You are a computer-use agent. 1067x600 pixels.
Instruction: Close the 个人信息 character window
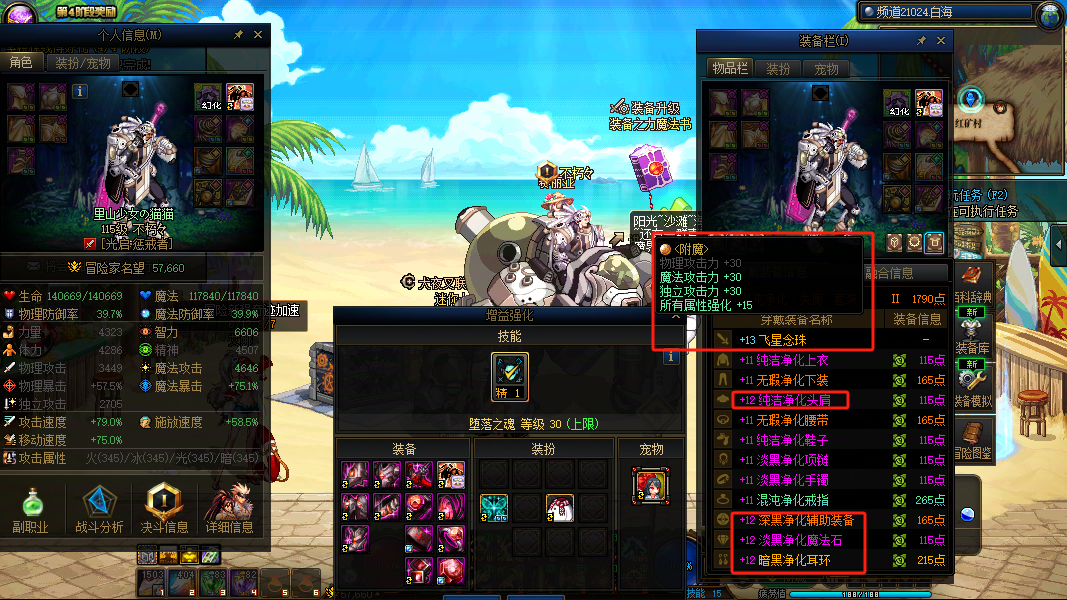(x=258, y=35)
